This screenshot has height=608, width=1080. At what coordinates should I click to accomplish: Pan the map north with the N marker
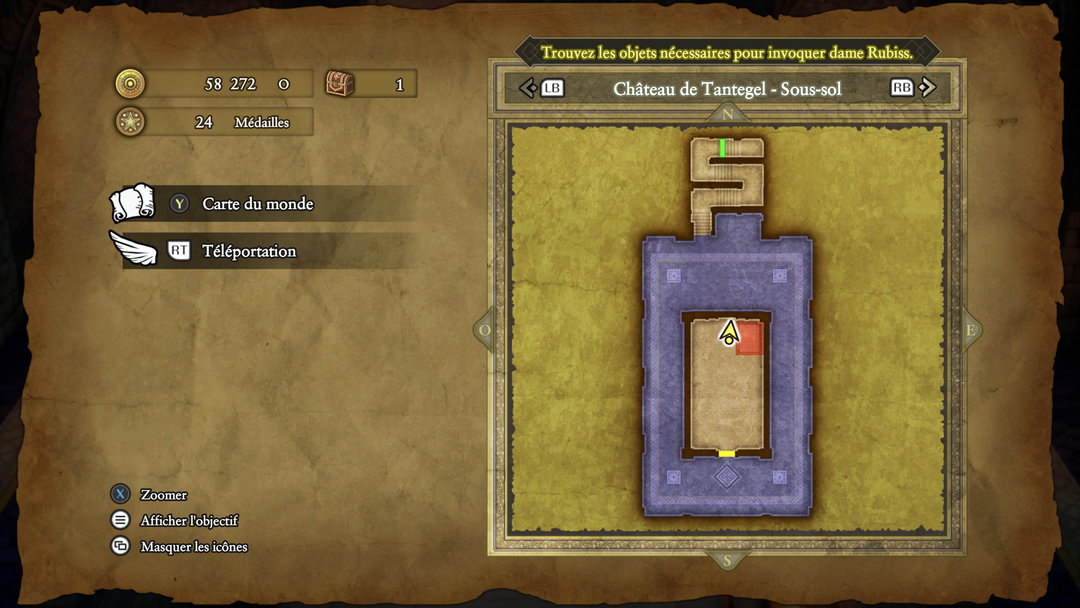[727, 114]
